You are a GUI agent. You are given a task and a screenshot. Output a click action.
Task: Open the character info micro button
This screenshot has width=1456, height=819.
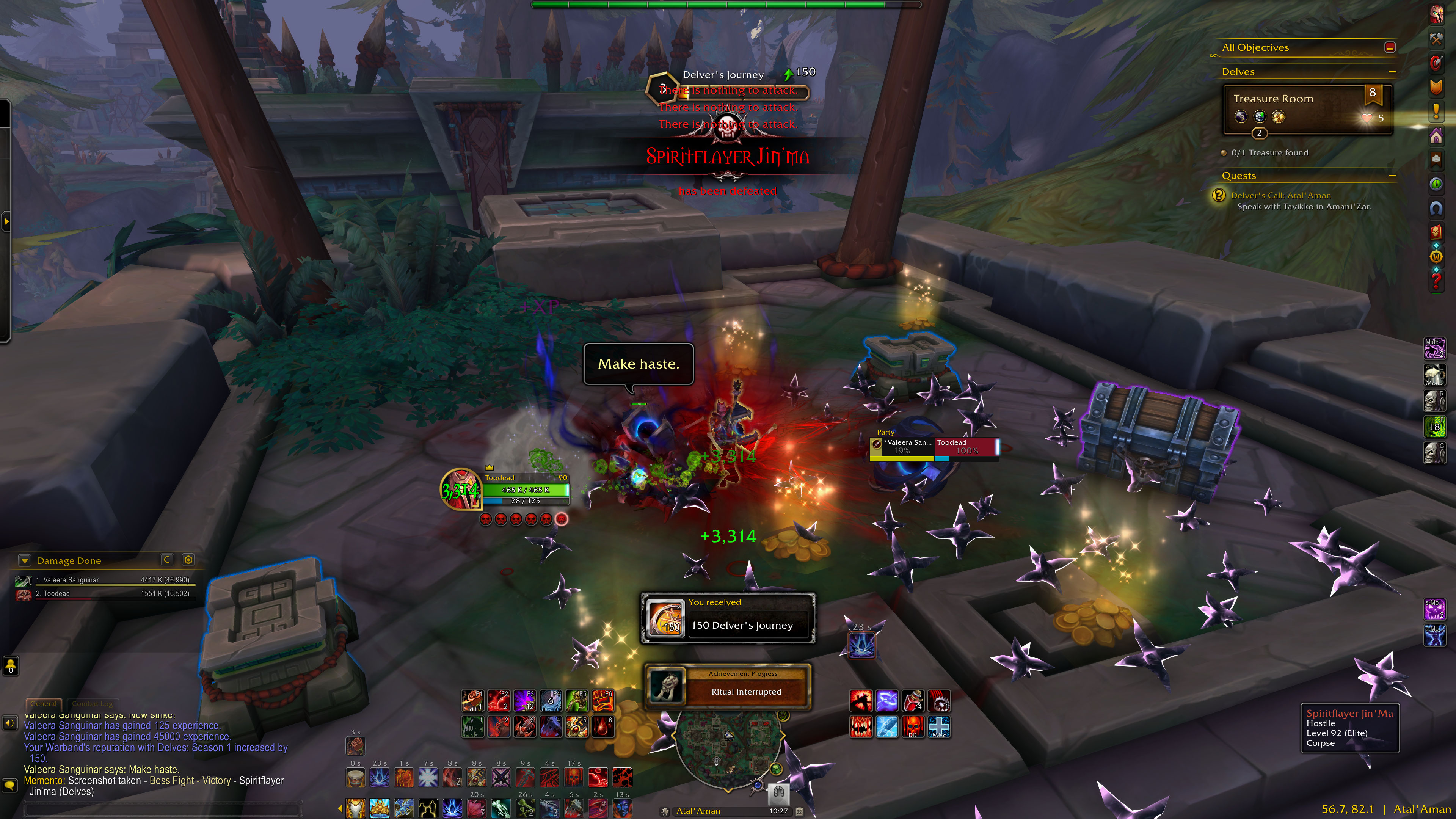pyautogui.click(x=1436, y=14)
